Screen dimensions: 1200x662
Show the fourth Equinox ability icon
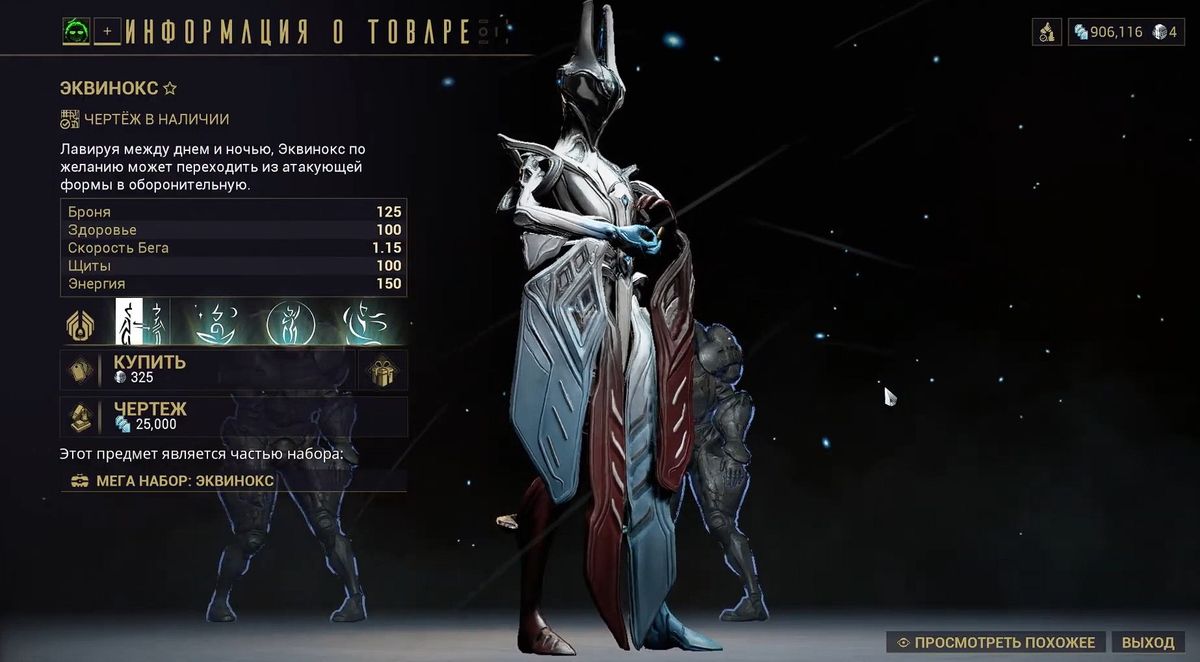click(x=364, y=322)
